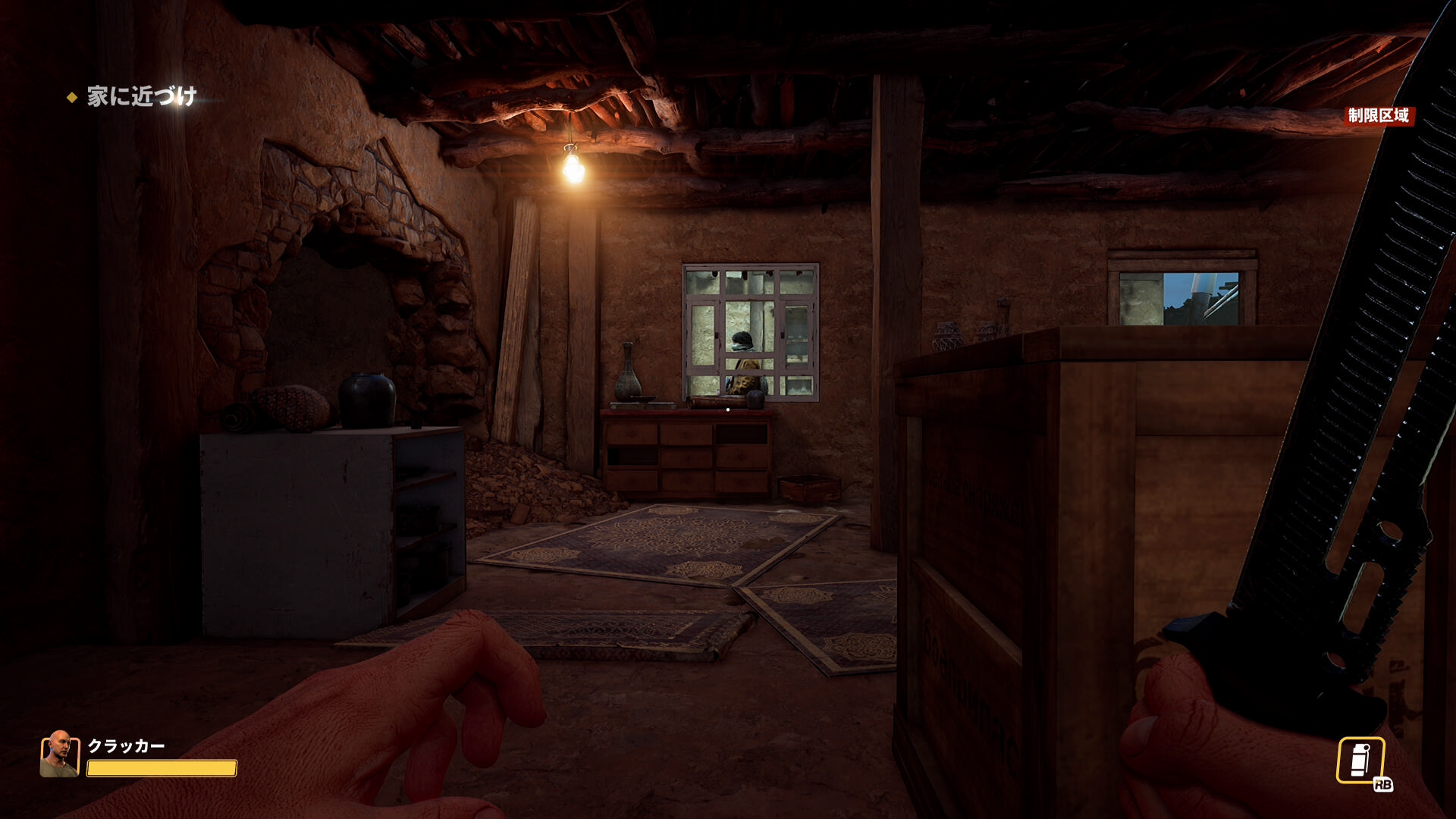The height and width of the screenshot is (819, 1456).
Task: Activate the grenade item icon
Action: pos(1360,760)
